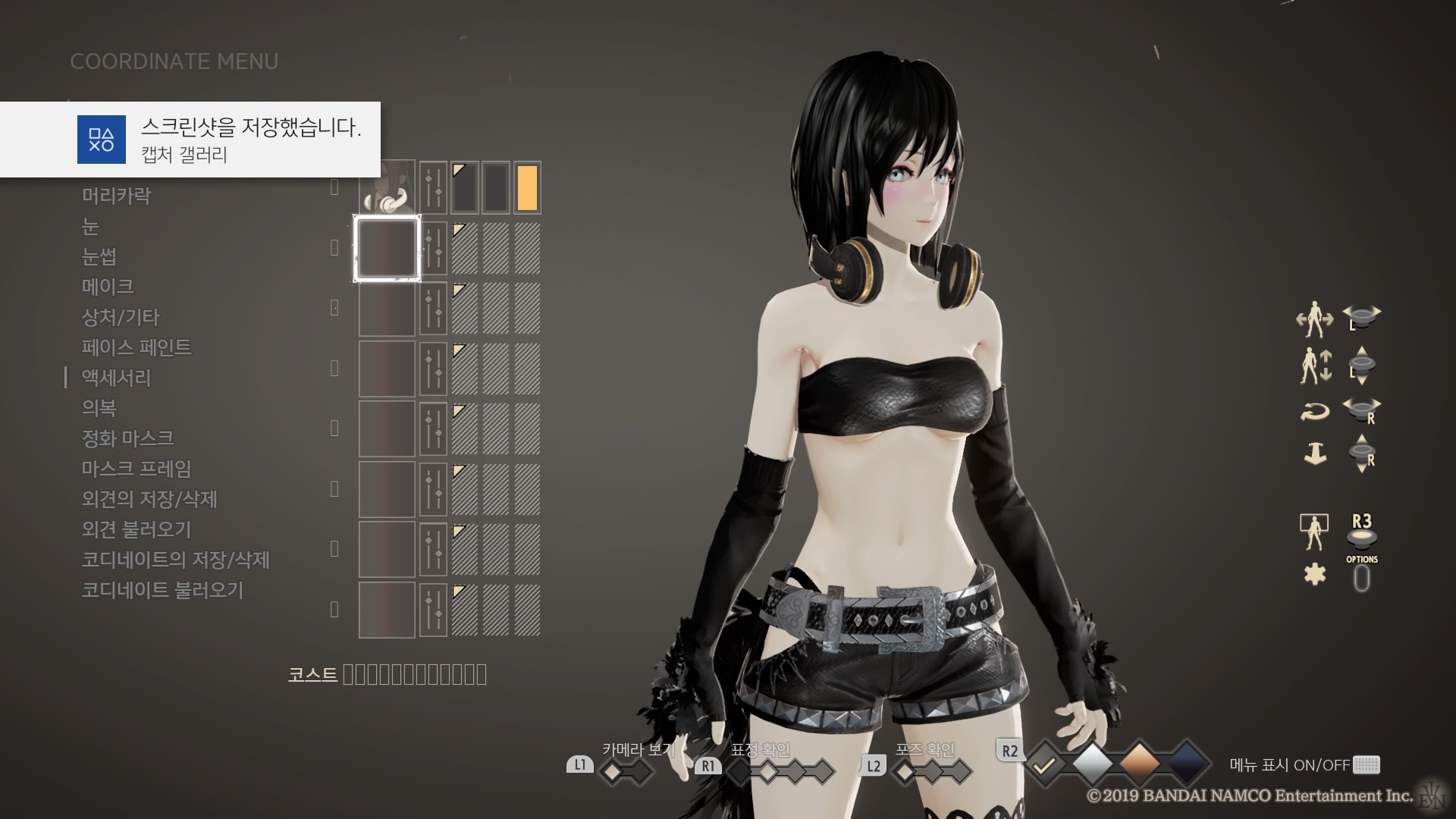
Task: Open 코디네이트의 저장/삭제 (save/delete coordinate)
Action: (x=176, y=560)
